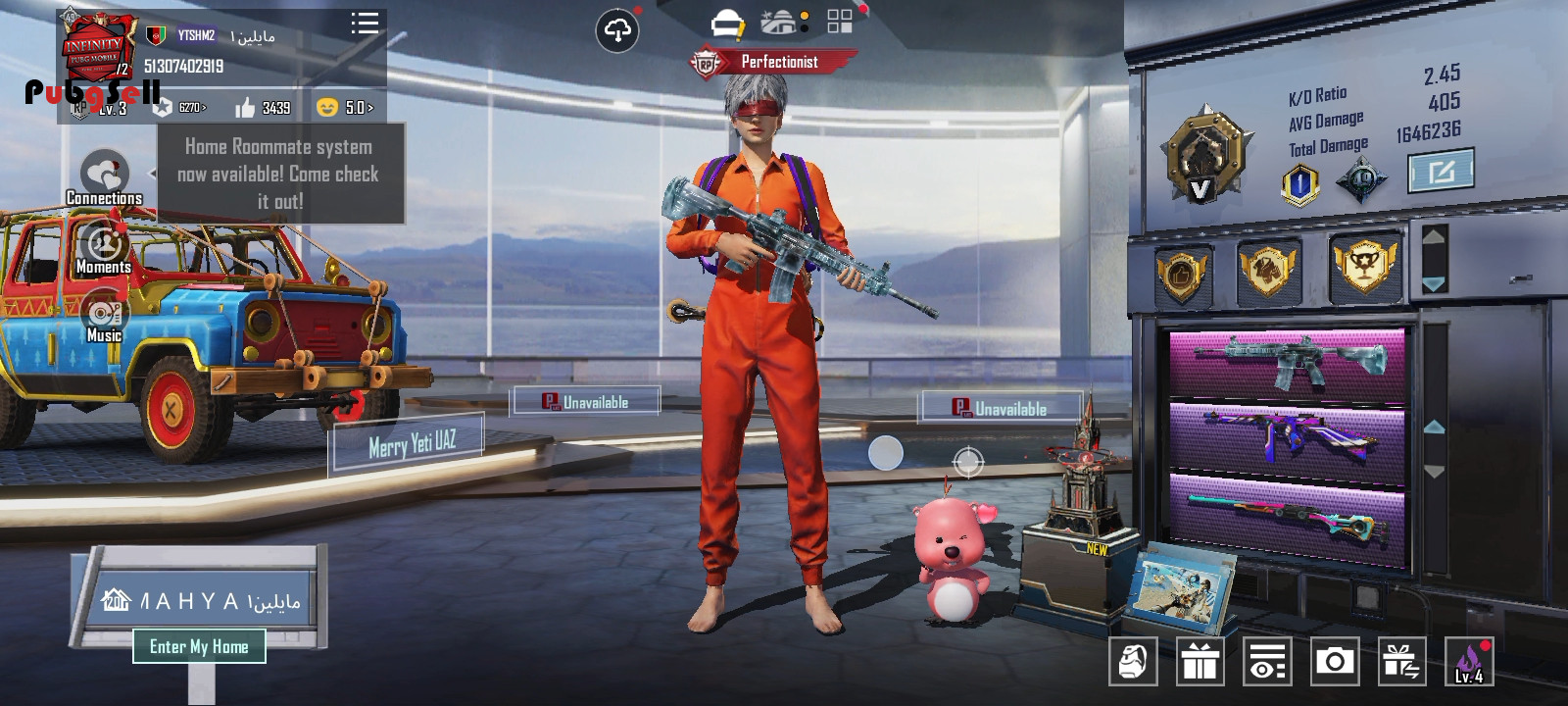Open the four-squares grid icon
This screenshot has width=1568, height=706.
point(840,22)
